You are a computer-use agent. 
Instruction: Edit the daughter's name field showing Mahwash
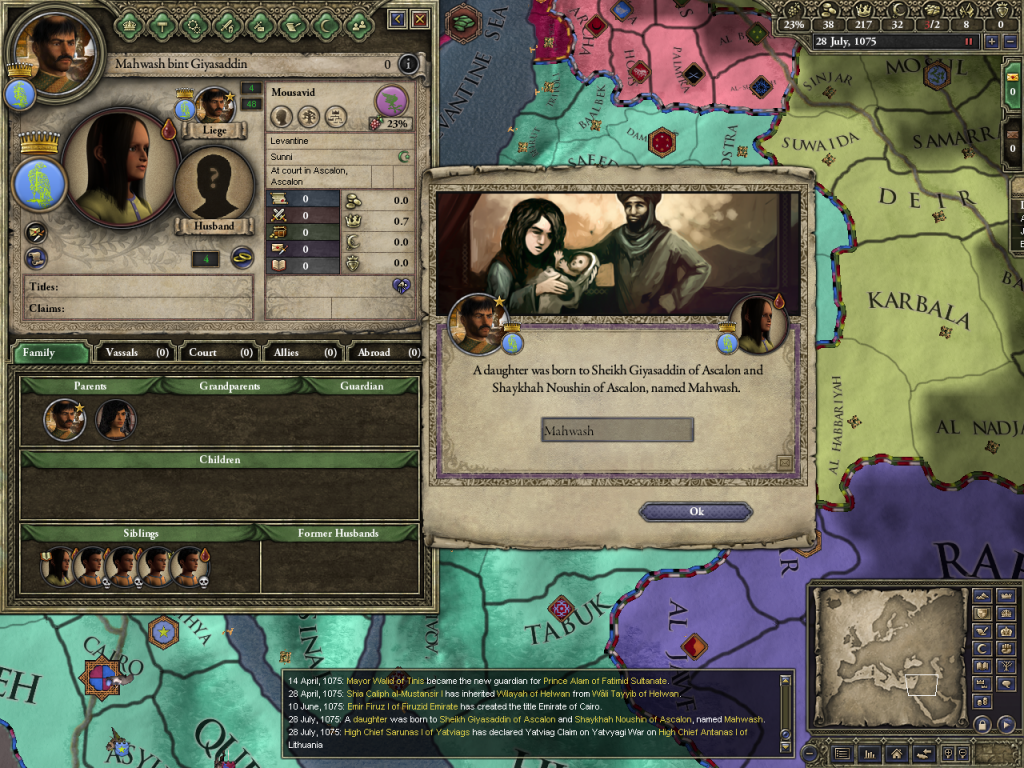pos(617,431)
